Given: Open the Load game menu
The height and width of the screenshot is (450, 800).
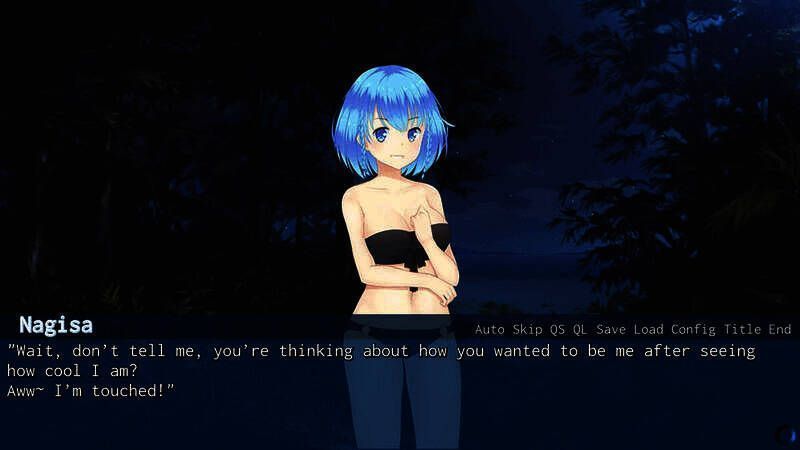Looking at the screenshot, I should (x=648, y=329).
